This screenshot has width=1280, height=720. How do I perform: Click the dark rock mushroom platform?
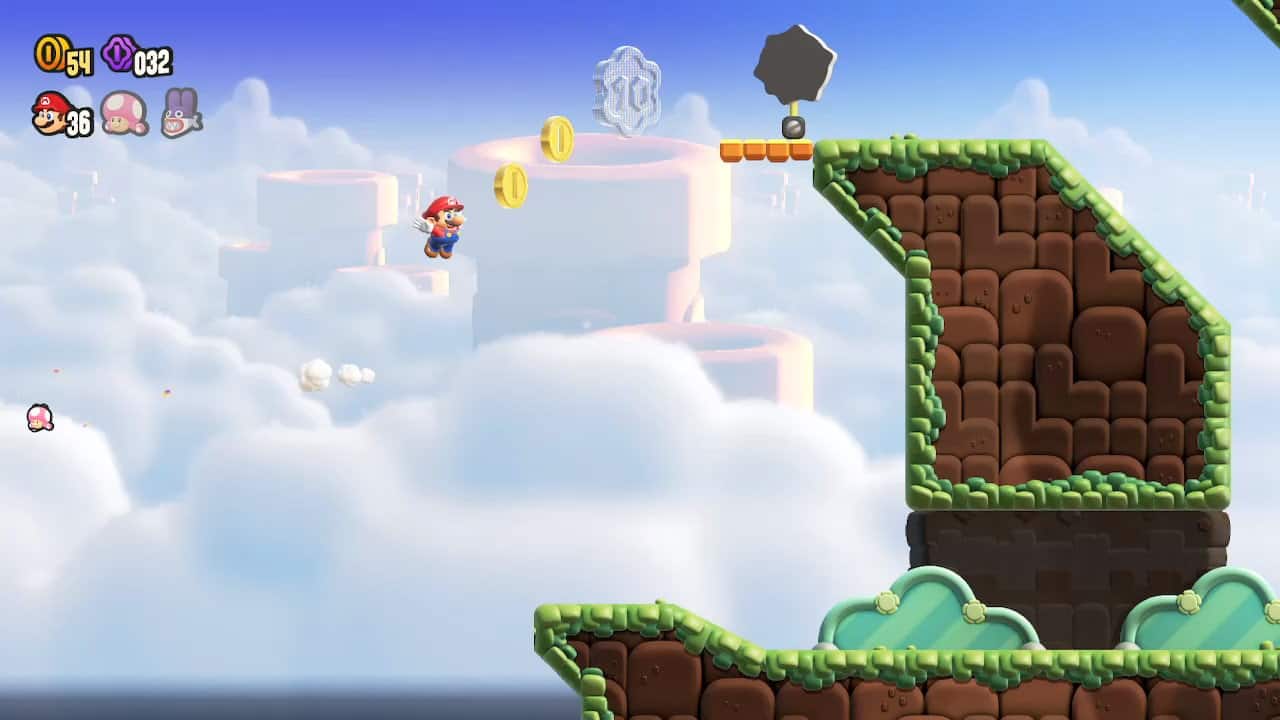pyautogui.click(x=795, y=60)
